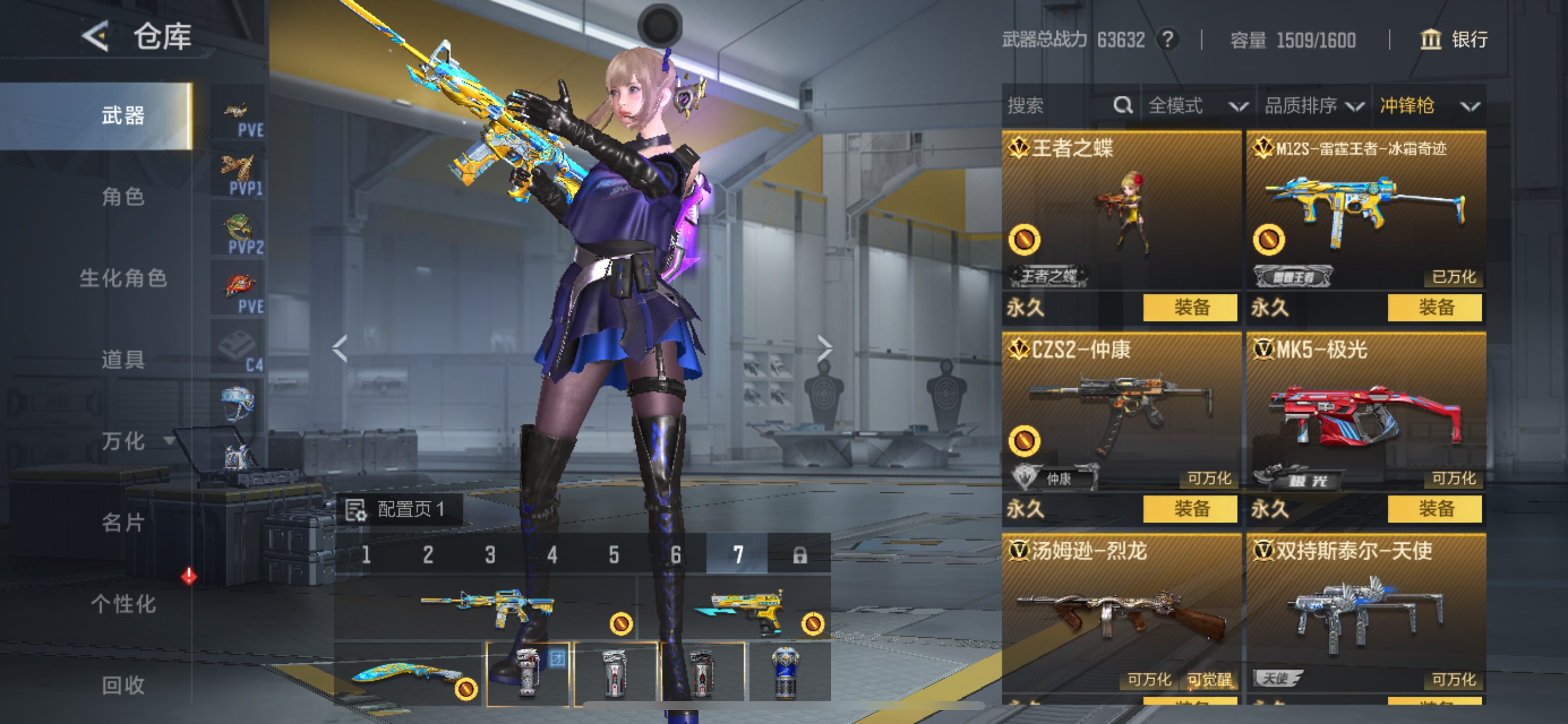Screen dimensions: 1568x724
Task: Open the 回收 section
Action: 123,685
